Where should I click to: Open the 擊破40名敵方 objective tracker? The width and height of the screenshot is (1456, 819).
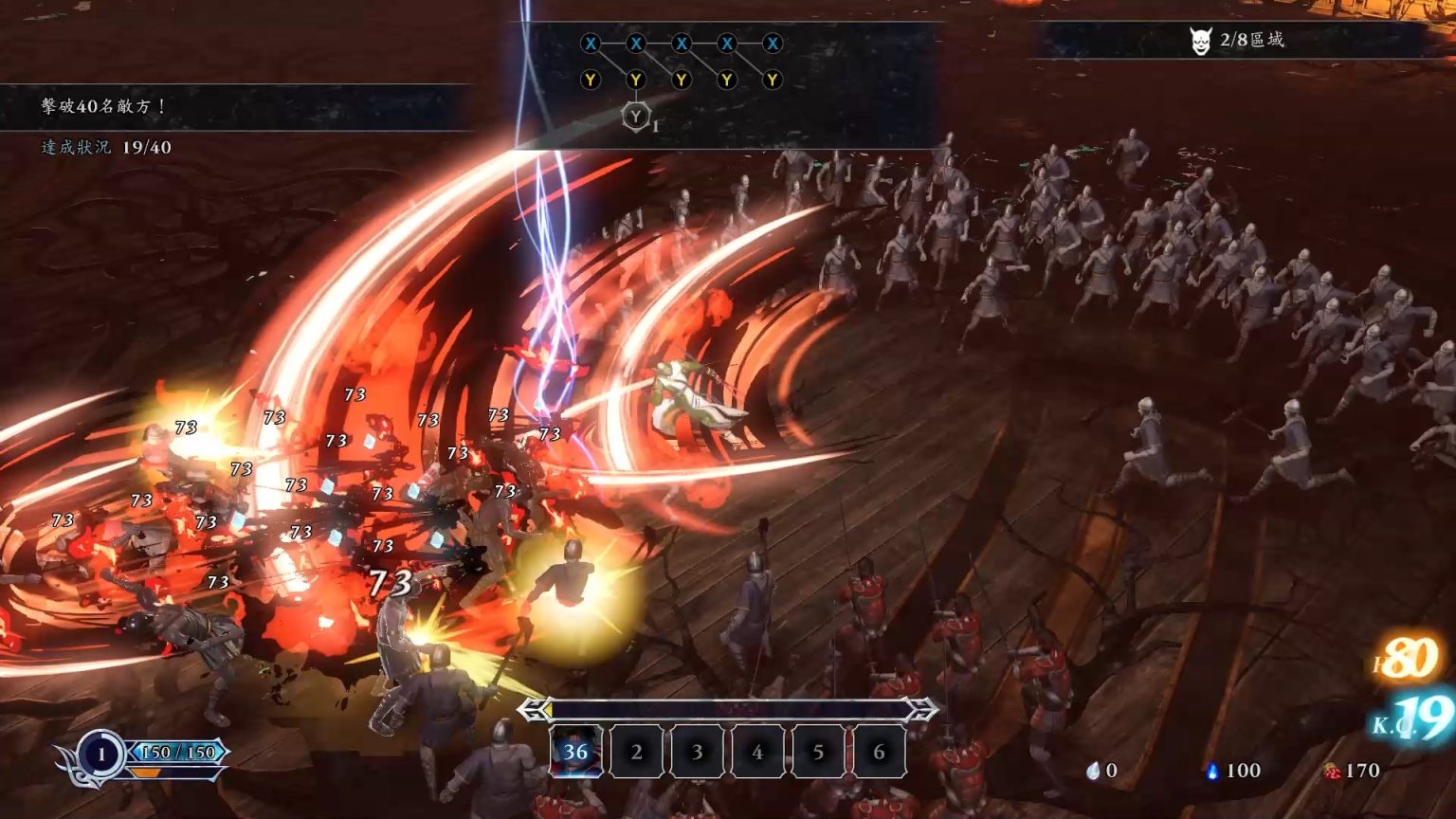[104, 106]
